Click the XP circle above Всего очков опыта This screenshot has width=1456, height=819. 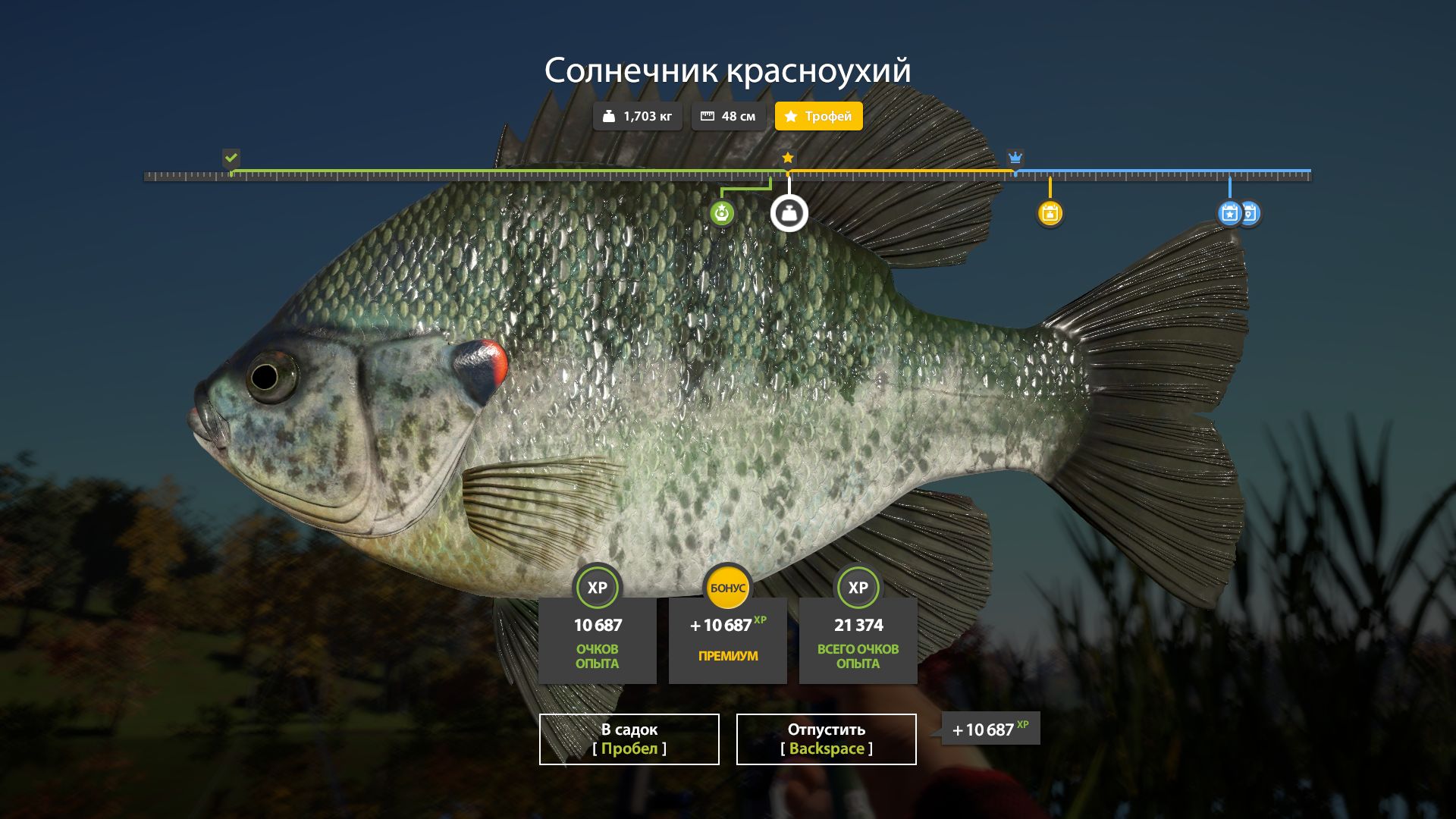point(858,587)
